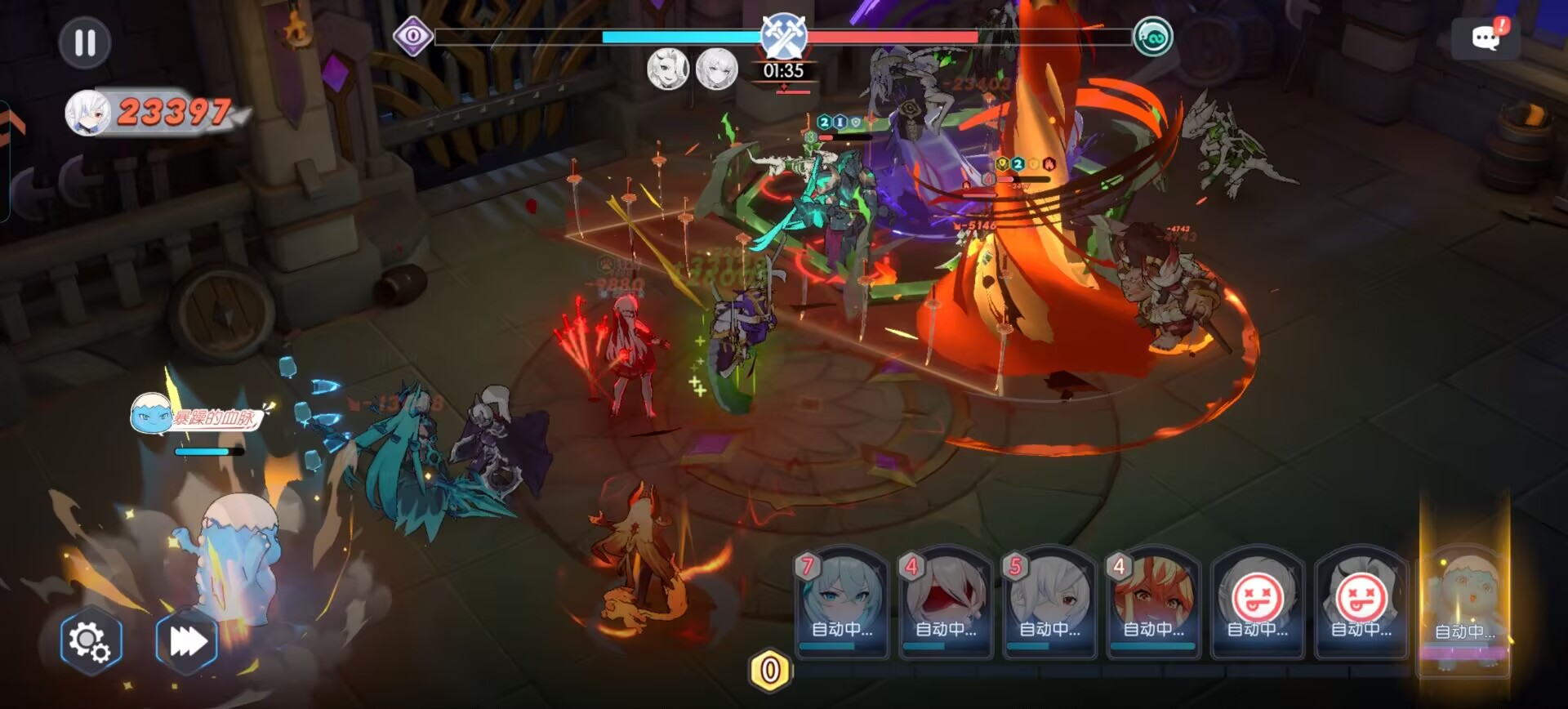The height and width of the screenshot is (709, 1568).
Task: Open the chat bubble with the notification
Action: 1486,38
